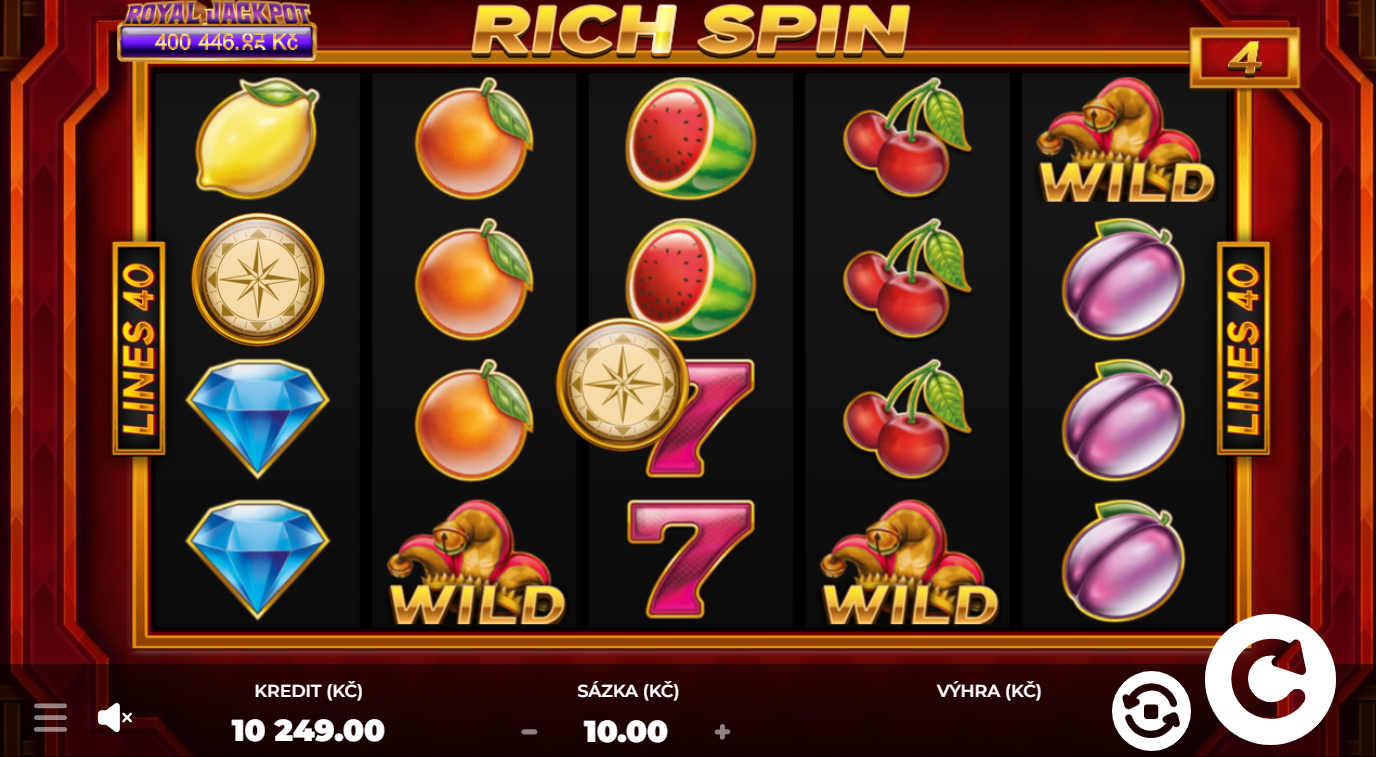Click the spin button

pyautogui.click(x=1271, y=677)
